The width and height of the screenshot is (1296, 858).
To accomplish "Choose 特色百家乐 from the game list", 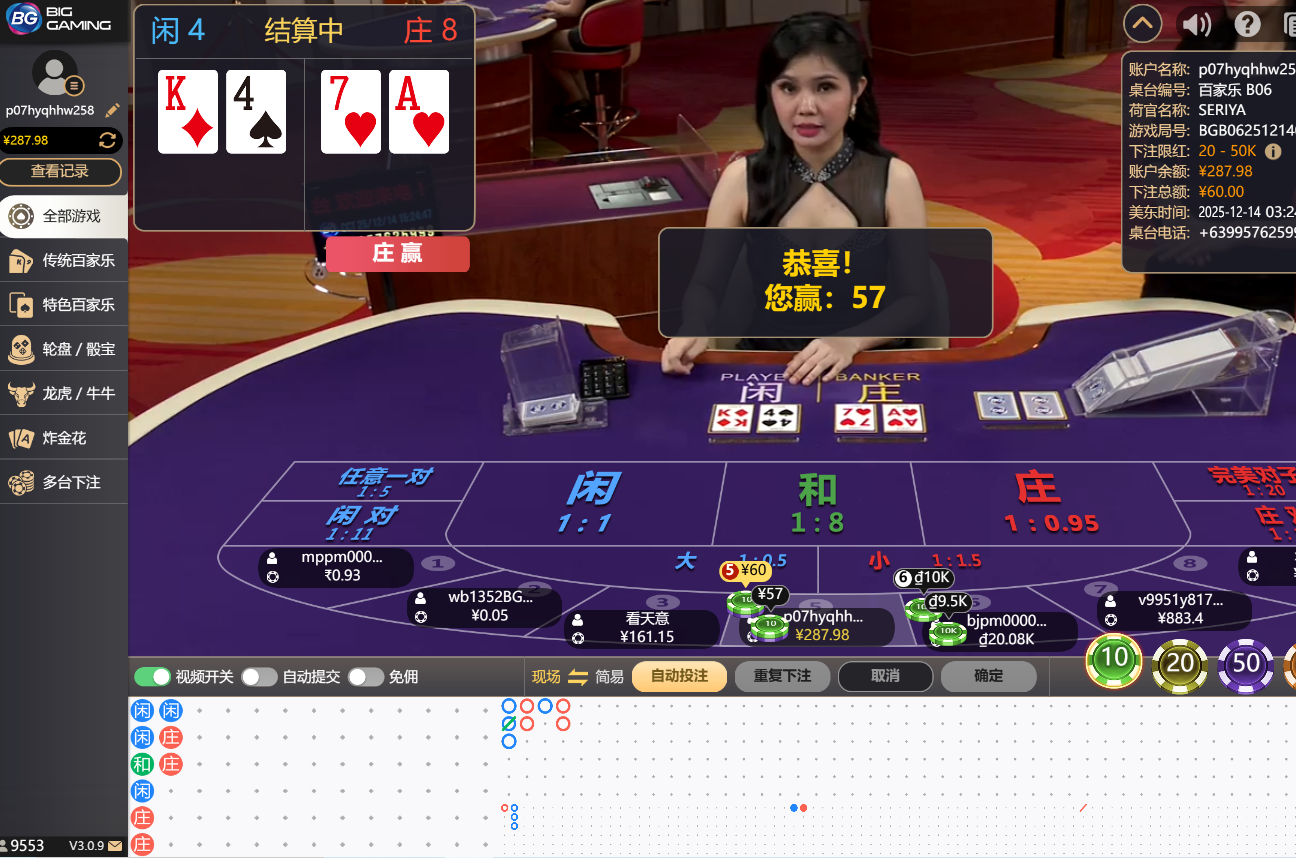I will (x=64, y=305).
